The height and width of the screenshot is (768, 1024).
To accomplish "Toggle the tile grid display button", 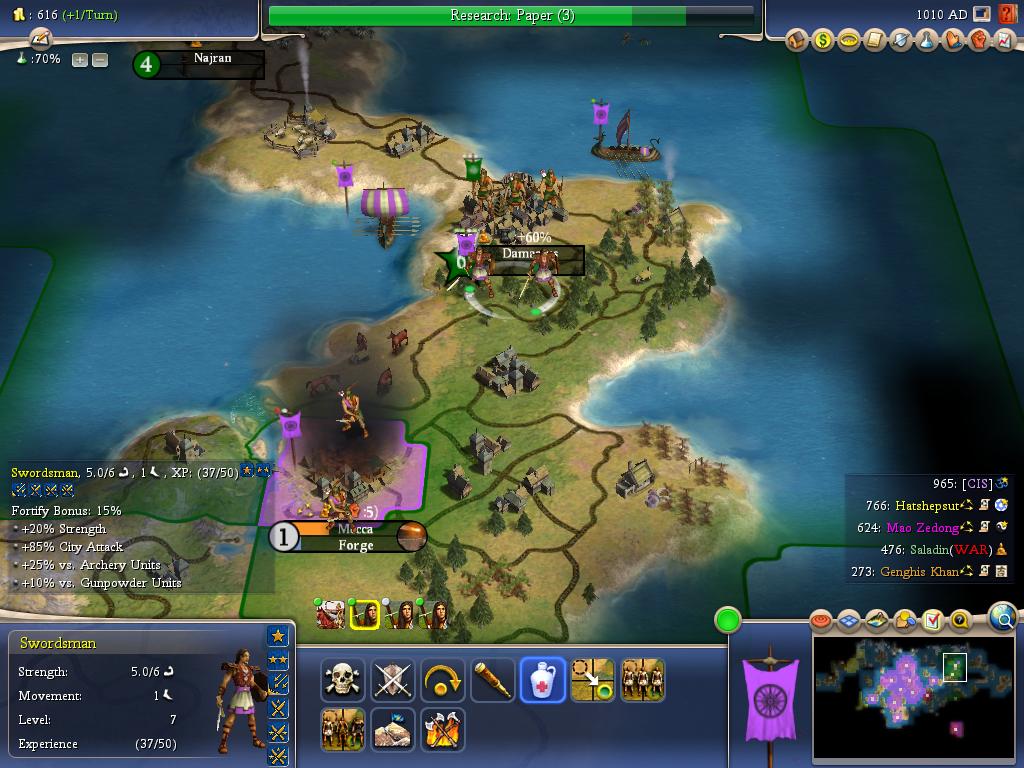I will tap(849, 621).
